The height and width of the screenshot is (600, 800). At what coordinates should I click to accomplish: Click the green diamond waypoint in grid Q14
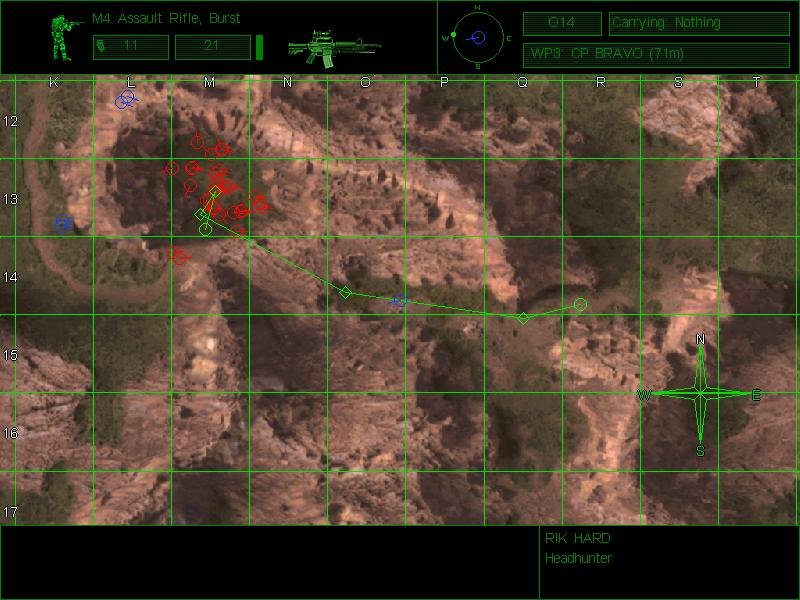(523, 318)
